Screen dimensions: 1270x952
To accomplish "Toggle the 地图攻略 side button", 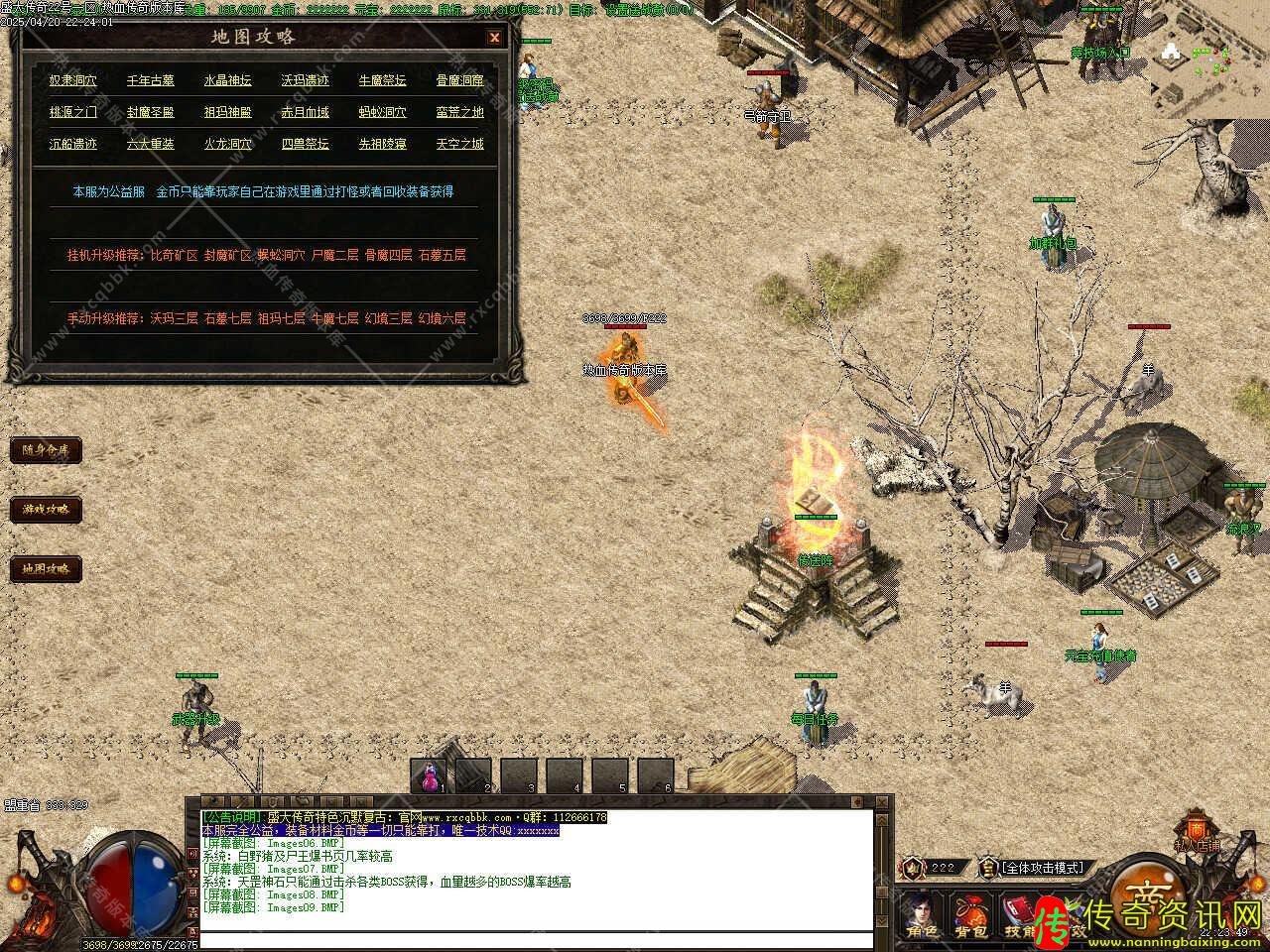I will coord(46,569).
